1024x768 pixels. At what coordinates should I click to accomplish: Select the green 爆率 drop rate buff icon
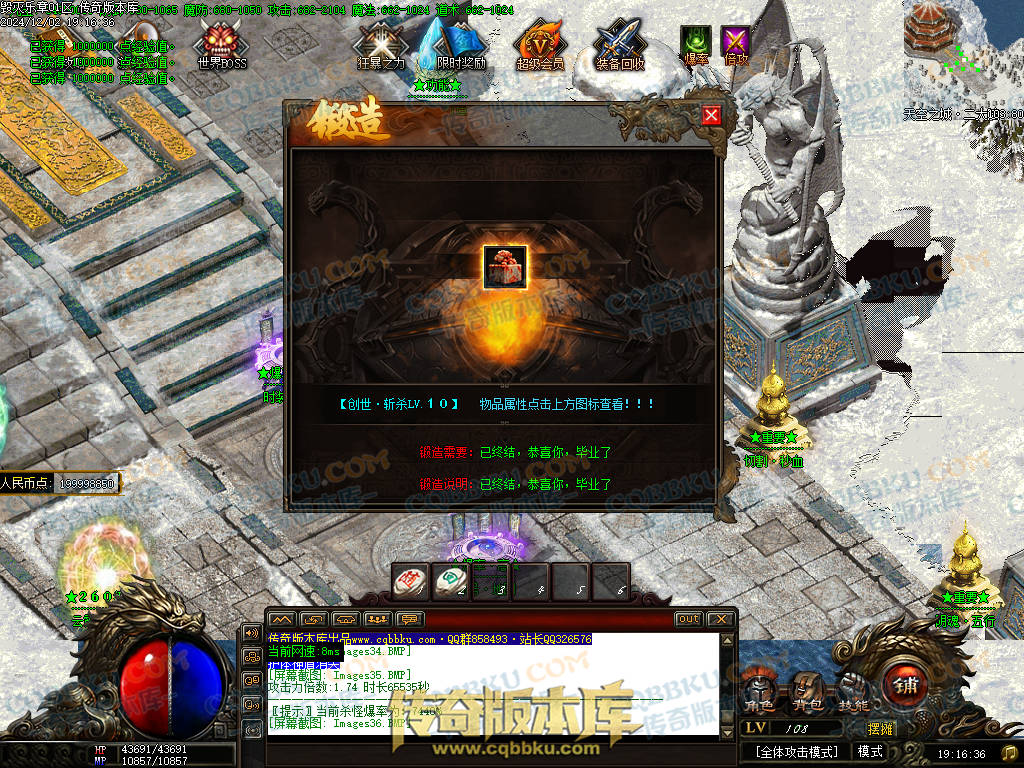click(x=695, y=43)
